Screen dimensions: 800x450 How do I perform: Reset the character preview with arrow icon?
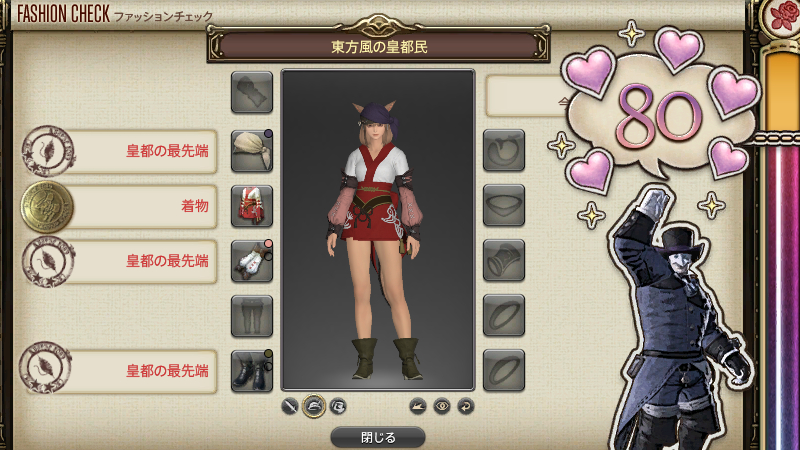[465, 407]
